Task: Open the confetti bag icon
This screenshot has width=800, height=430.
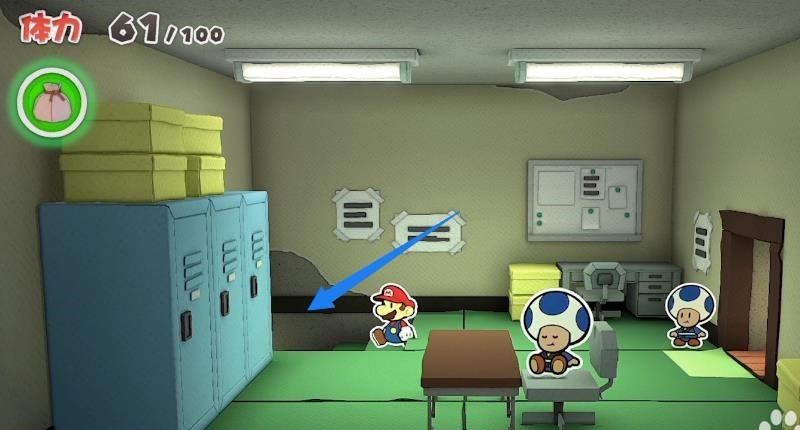Action: point(50,101)
